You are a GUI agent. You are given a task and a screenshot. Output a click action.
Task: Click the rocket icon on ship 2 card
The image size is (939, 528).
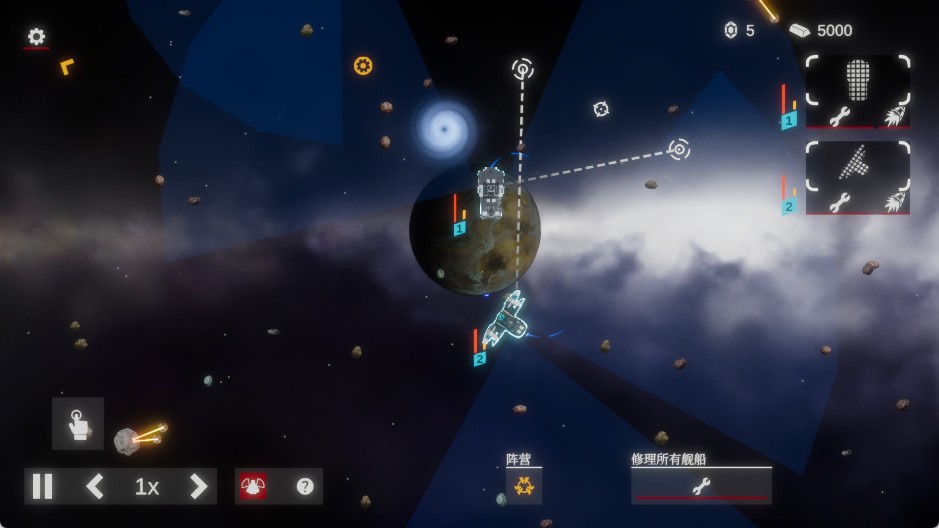tap(893, 202)
